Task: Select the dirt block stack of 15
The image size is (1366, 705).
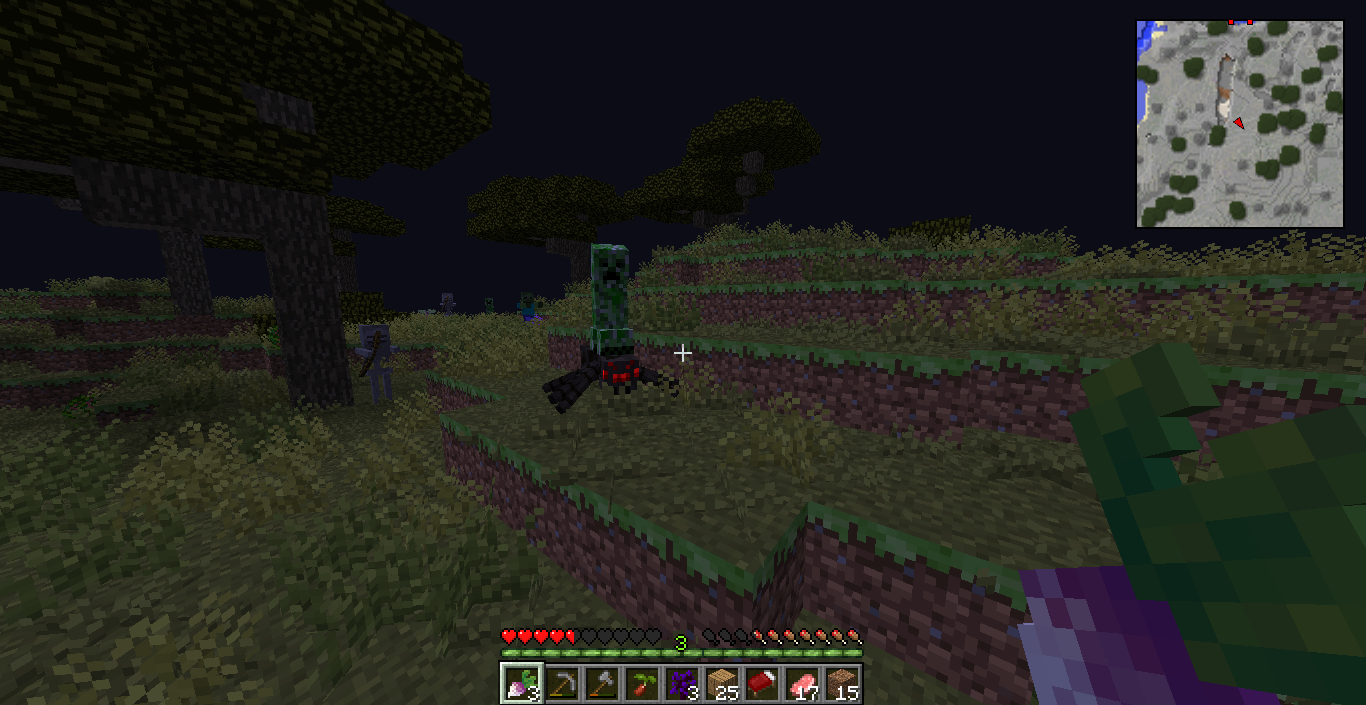Action: (x=841, y=684)
